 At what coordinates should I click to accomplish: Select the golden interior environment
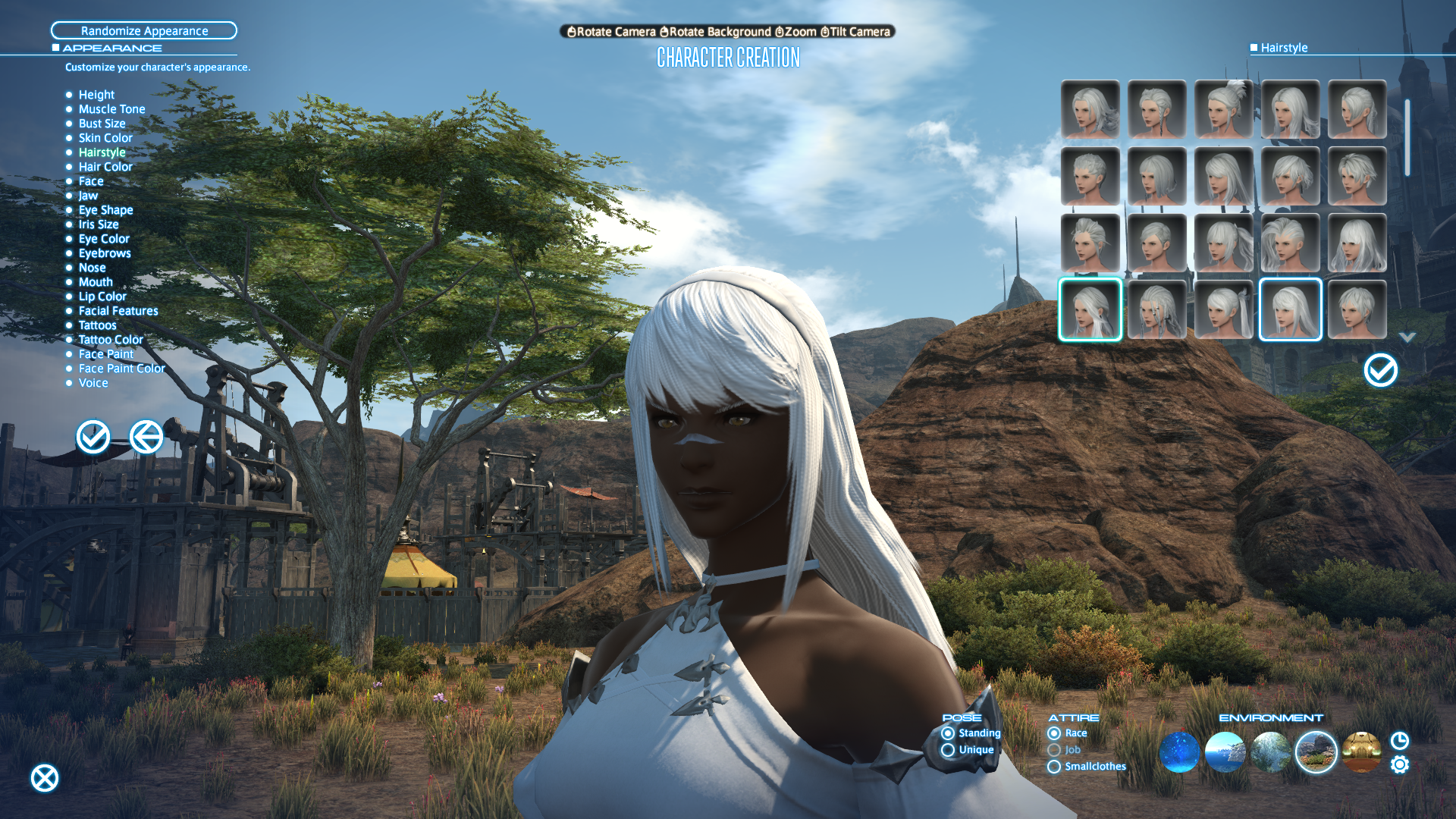(1361, 752)
